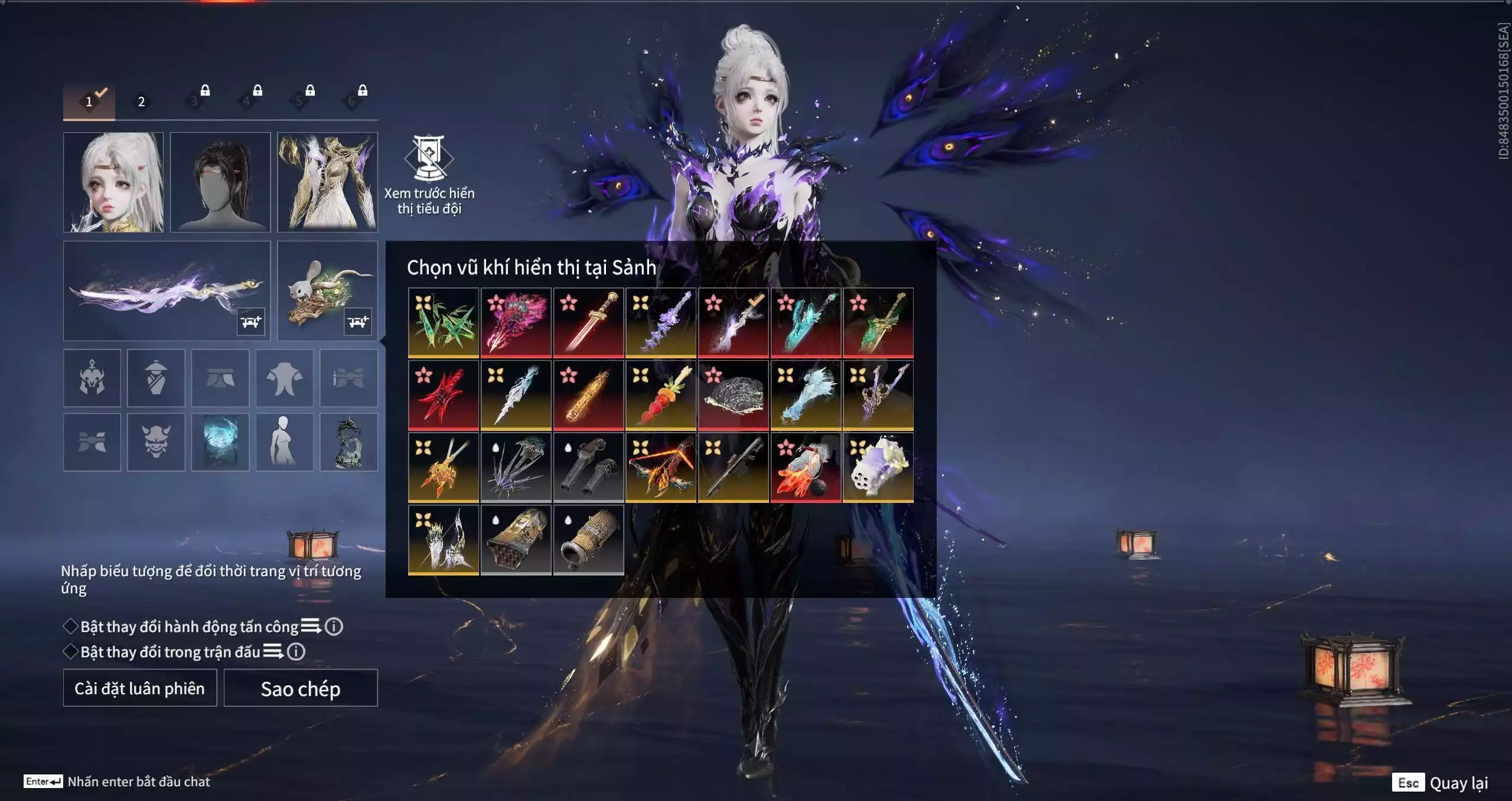1512x801 pixels.
Task: Select outfit preset tab 1
Action: point(89,102)
